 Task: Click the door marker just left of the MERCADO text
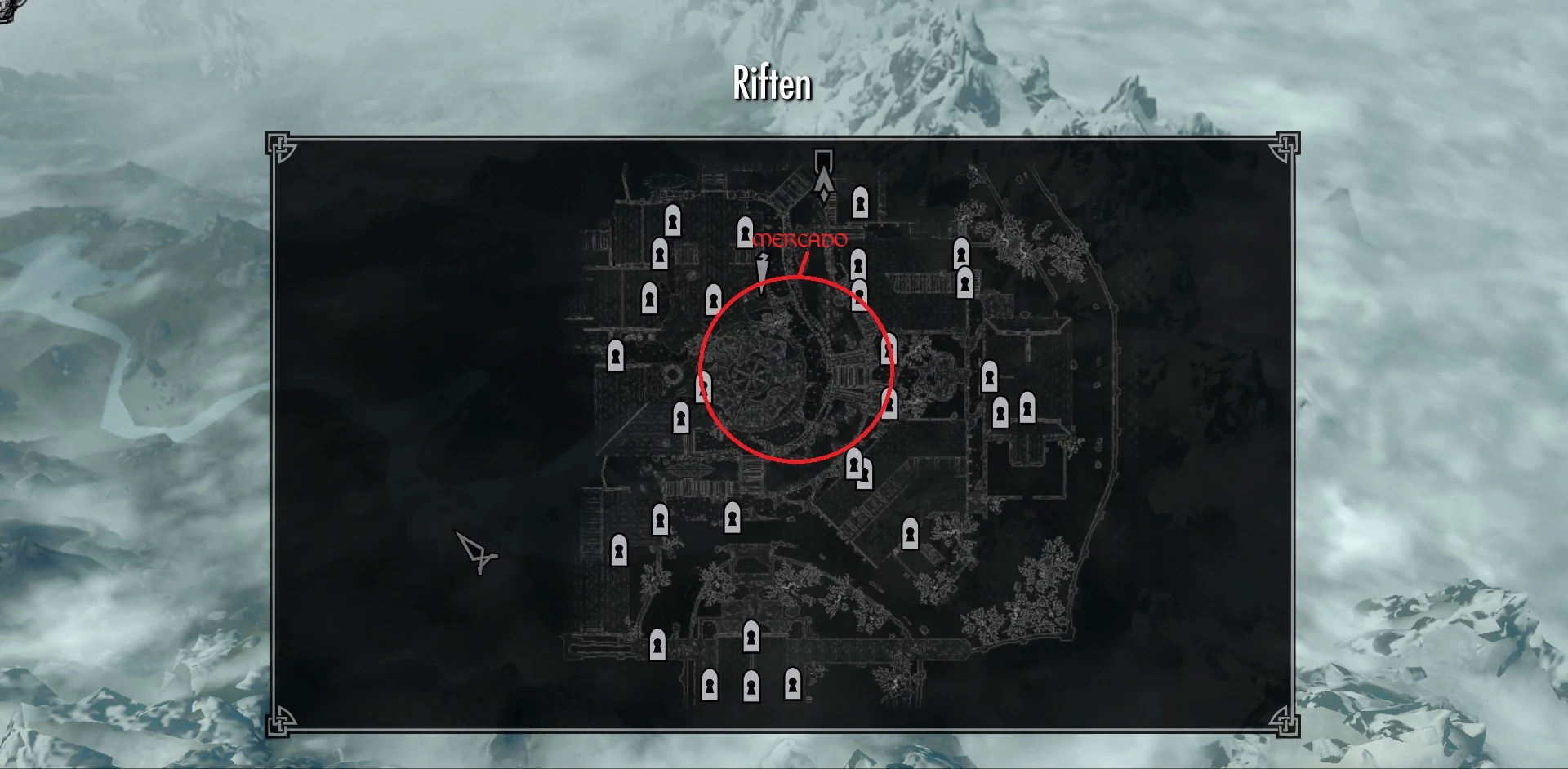744,233
